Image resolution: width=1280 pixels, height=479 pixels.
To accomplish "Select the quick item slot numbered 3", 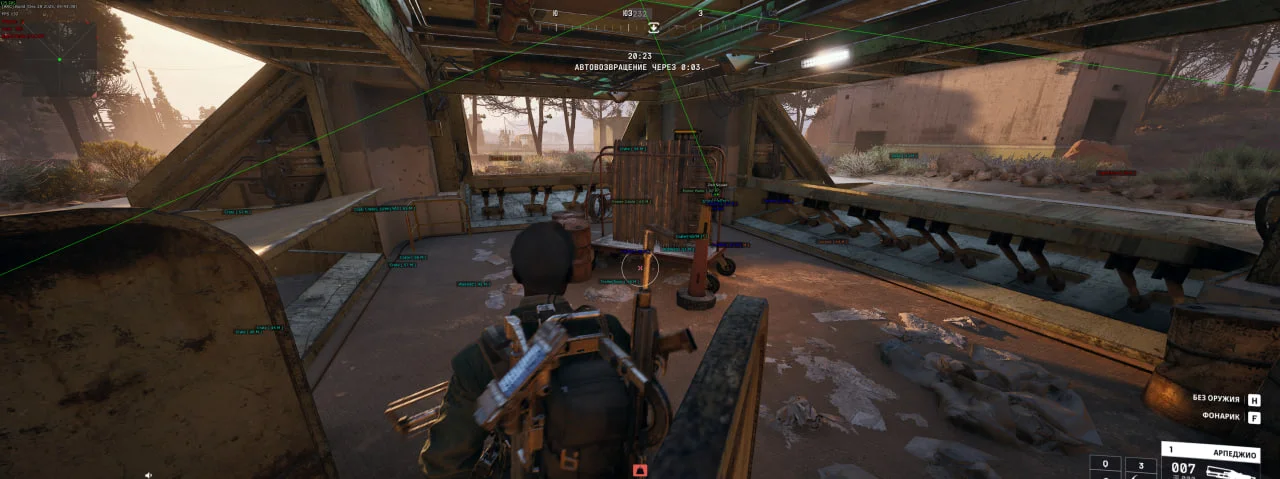I will (1140, 465).
